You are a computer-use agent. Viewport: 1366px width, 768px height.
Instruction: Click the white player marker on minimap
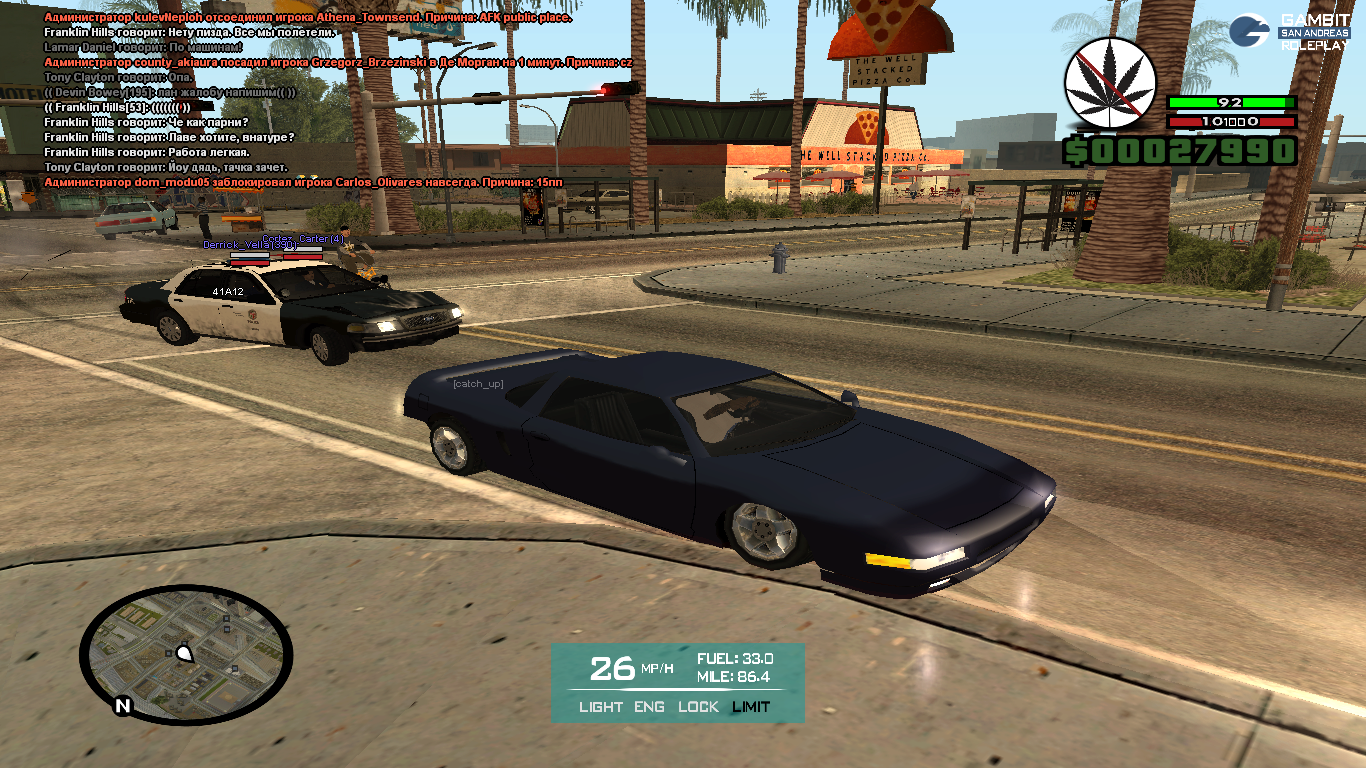[x=184, y=654]
